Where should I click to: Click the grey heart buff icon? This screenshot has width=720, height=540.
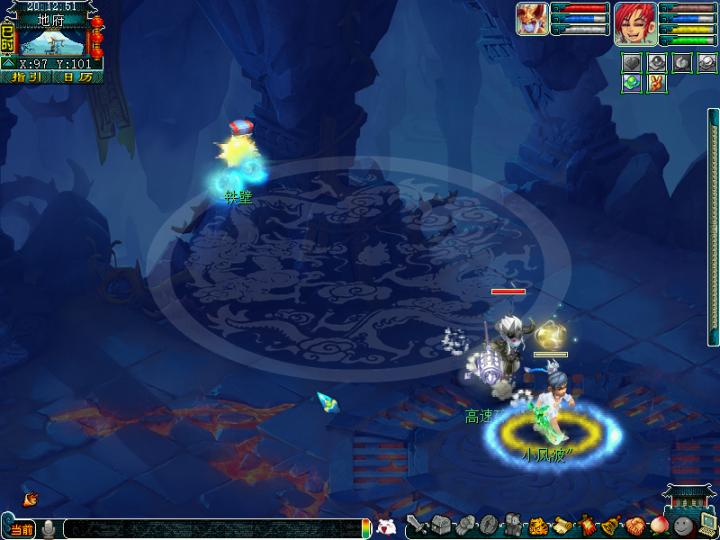pyautogui.click(x=630, y=62)
